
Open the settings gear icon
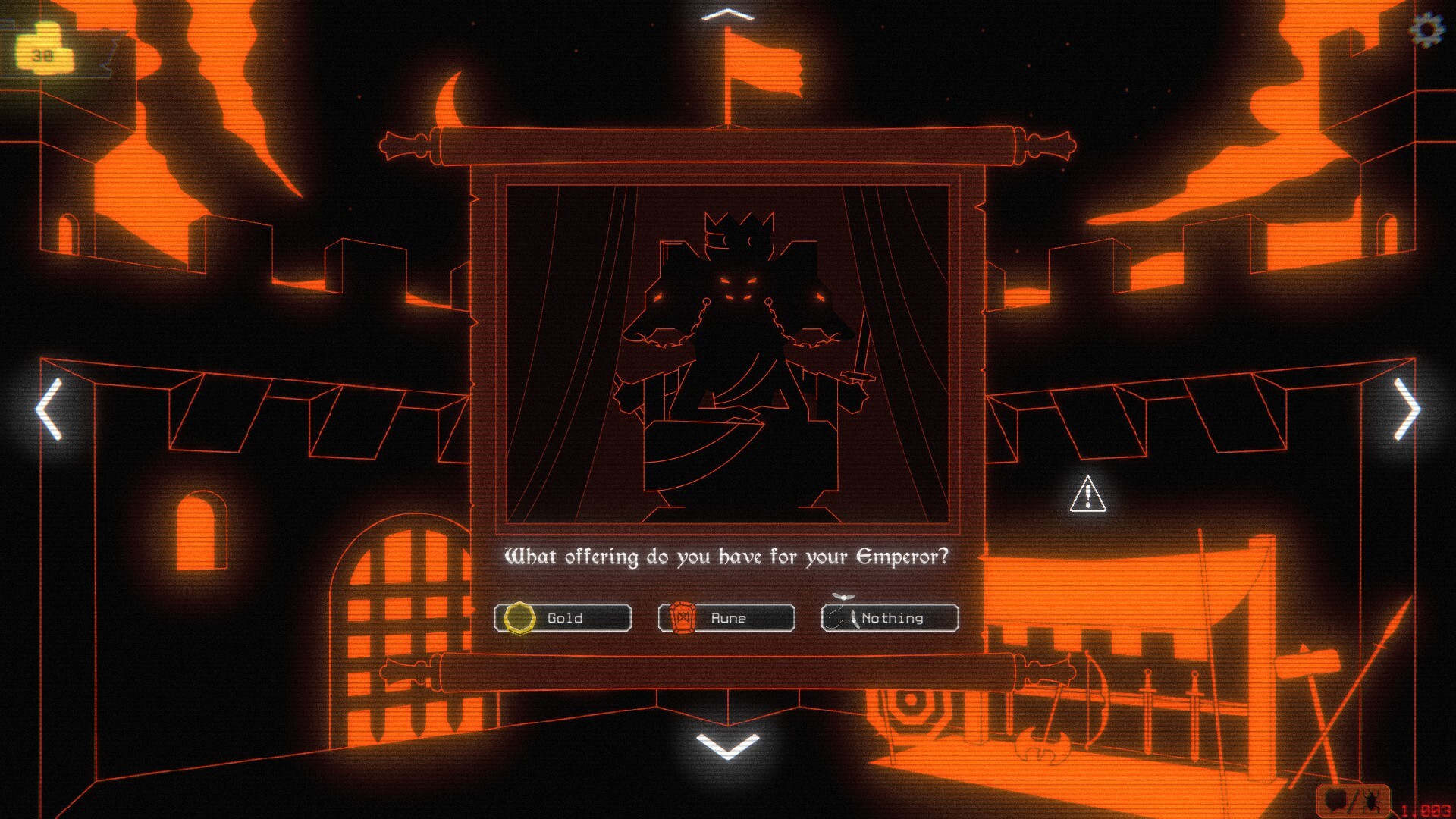point(1426,30)
